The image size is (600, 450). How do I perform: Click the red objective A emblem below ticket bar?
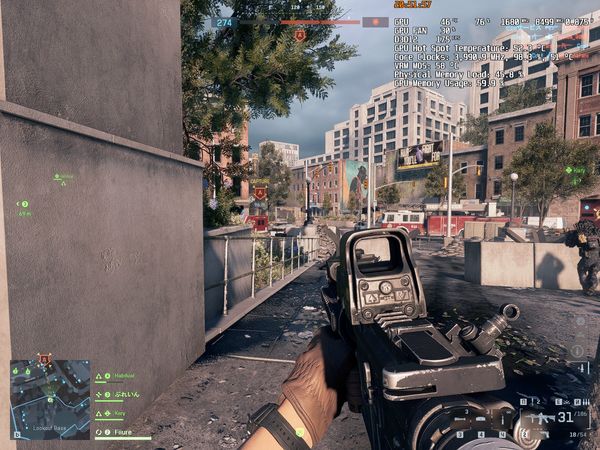click(x=299, y=35)
